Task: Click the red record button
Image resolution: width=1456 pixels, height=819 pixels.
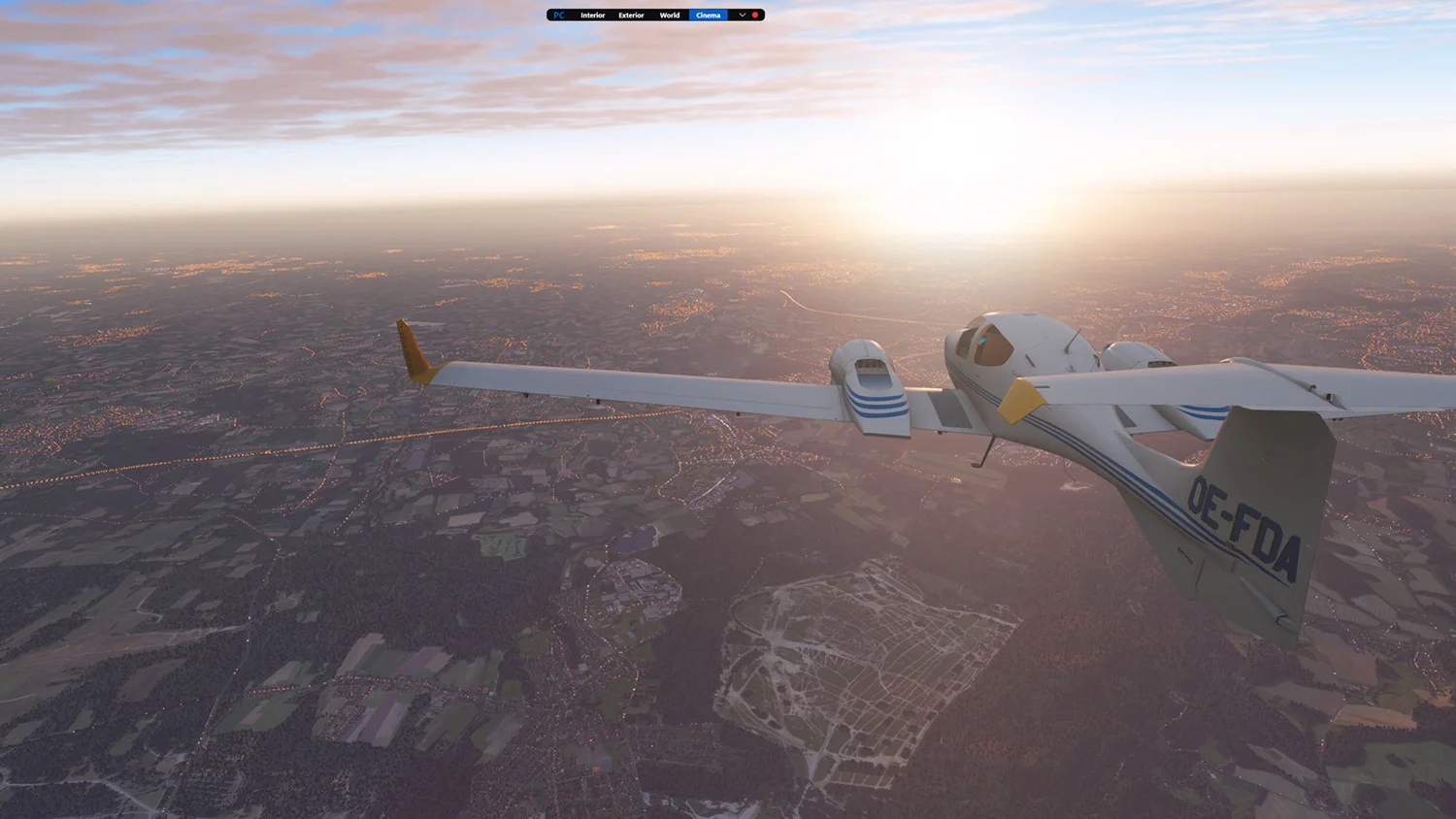Action: 755,16
